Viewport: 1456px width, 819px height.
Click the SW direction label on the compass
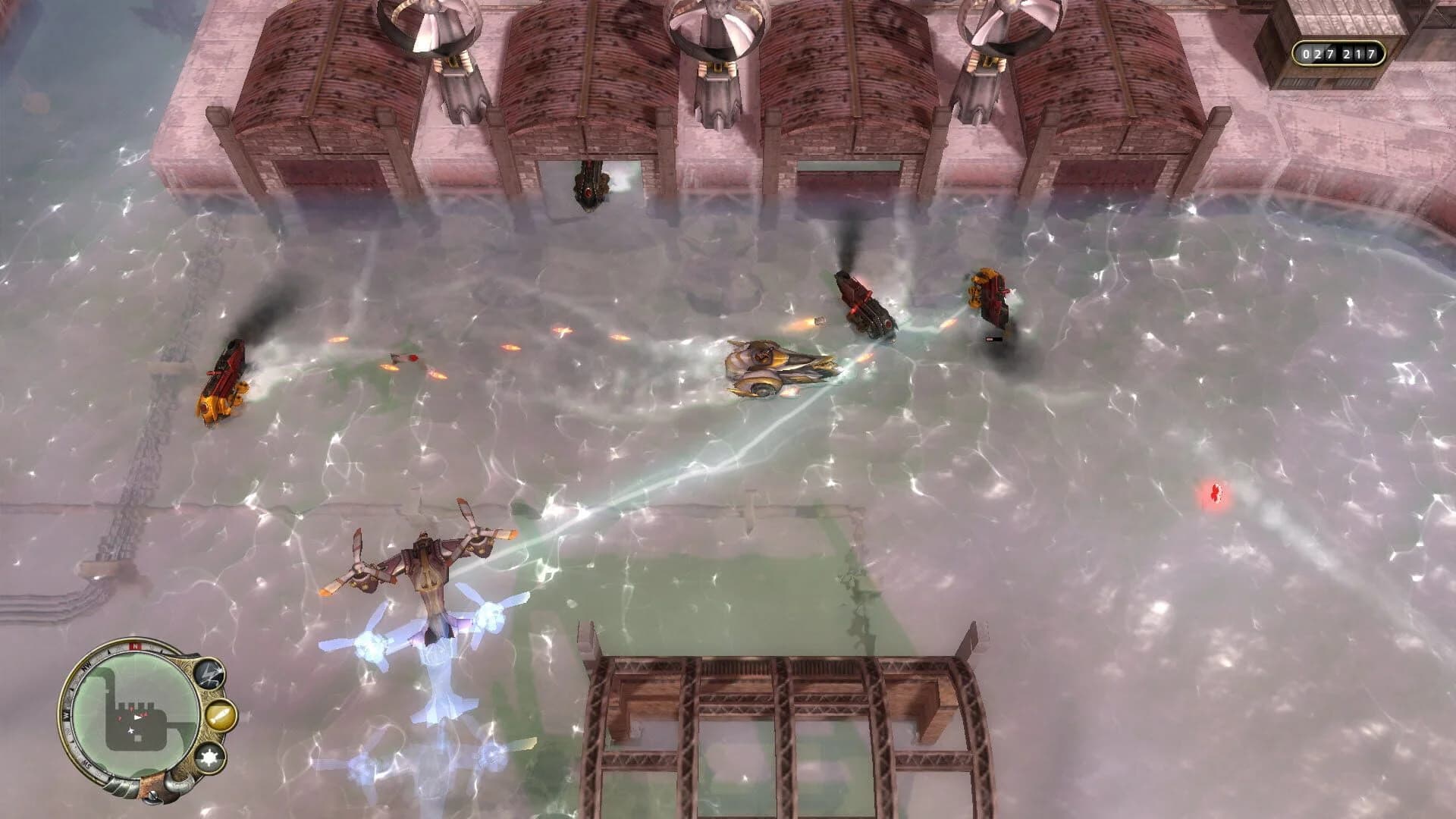point(88,764)
